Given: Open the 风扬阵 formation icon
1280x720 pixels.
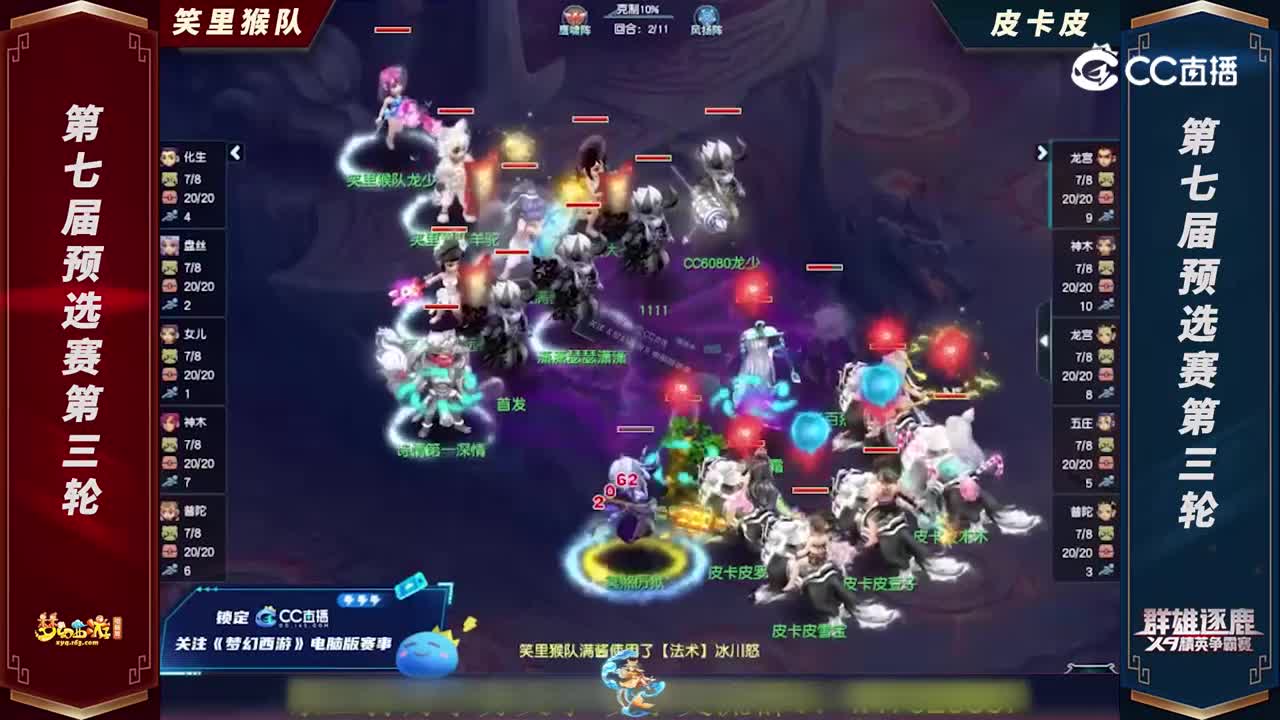Looking at the screenshot, I should [707, 15].
